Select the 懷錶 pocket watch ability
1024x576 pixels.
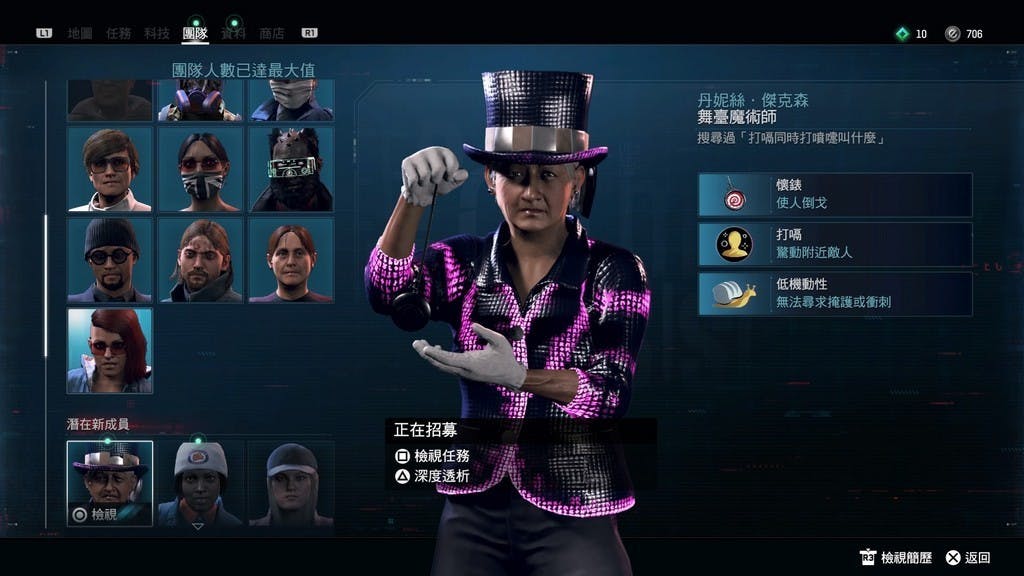[835, 194]
